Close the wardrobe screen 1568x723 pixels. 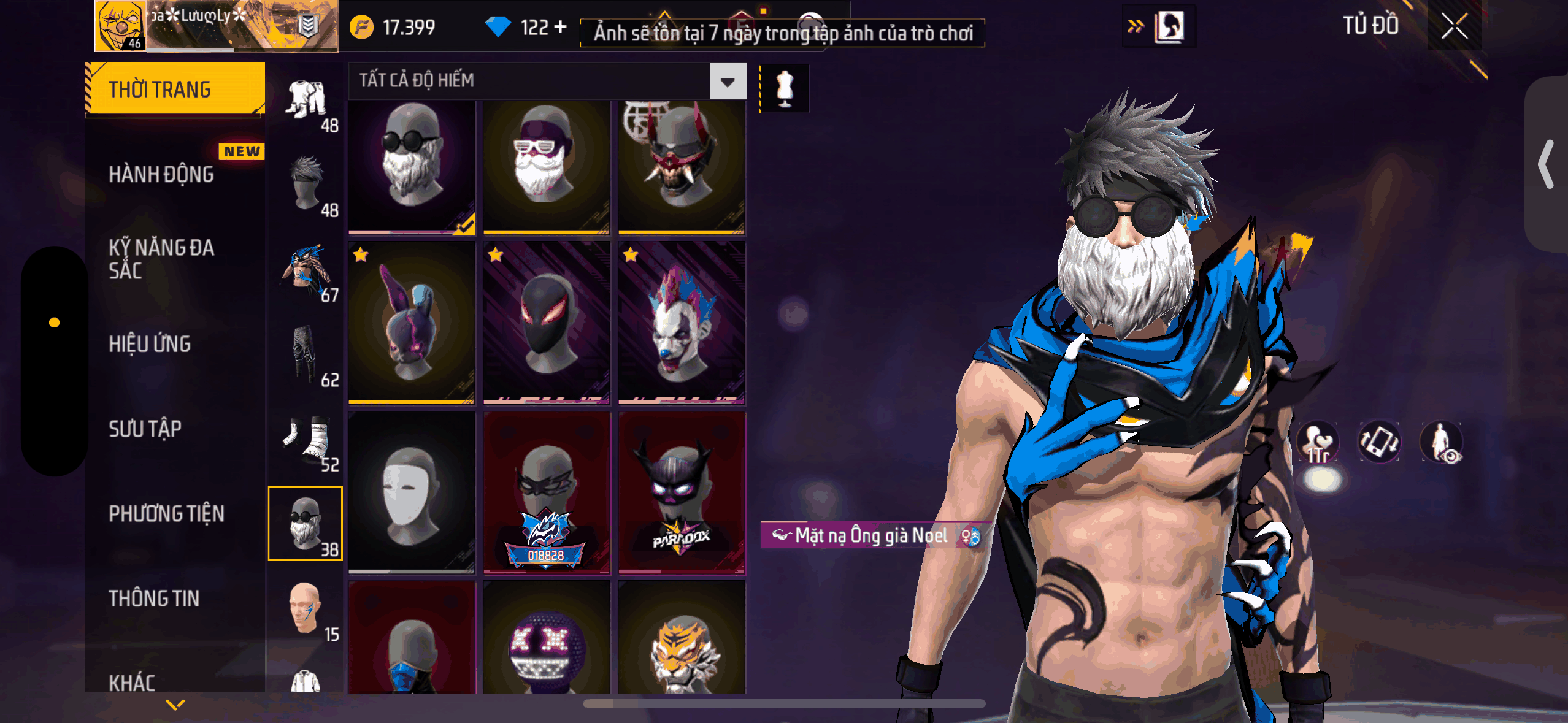pyautogui.click(x=1454, y=26)
